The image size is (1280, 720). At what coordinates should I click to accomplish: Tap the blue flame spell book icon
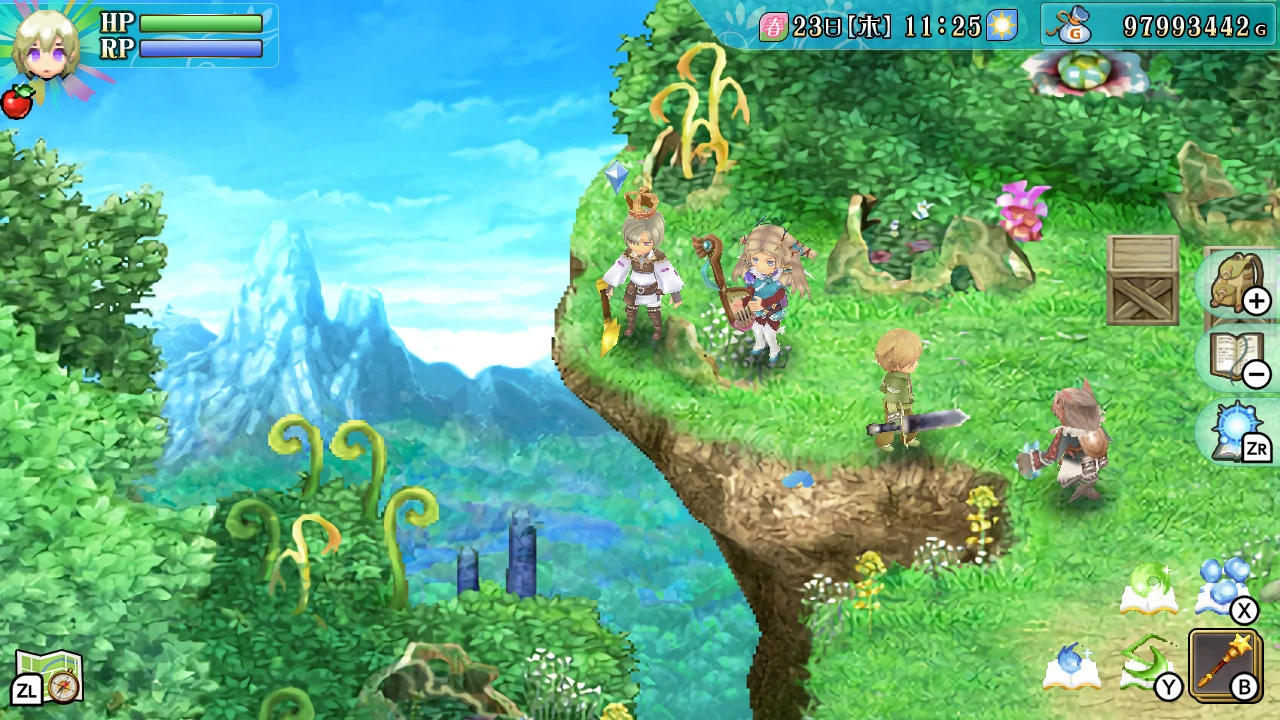[1070, 668]
